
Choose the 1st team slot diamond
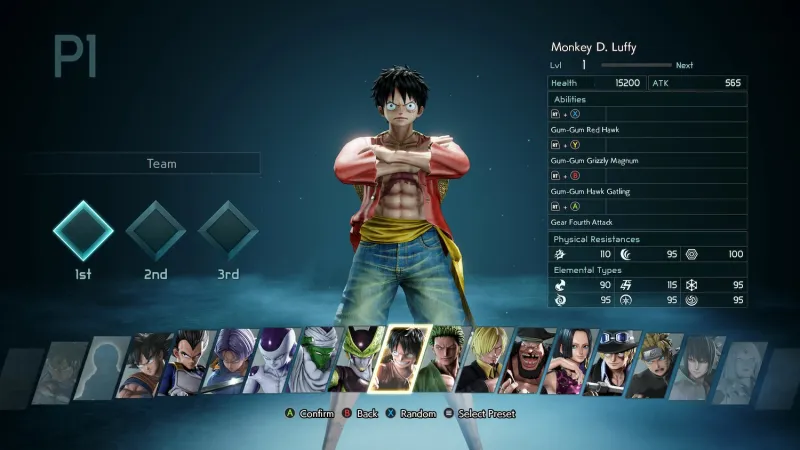(x=83, y=231)
